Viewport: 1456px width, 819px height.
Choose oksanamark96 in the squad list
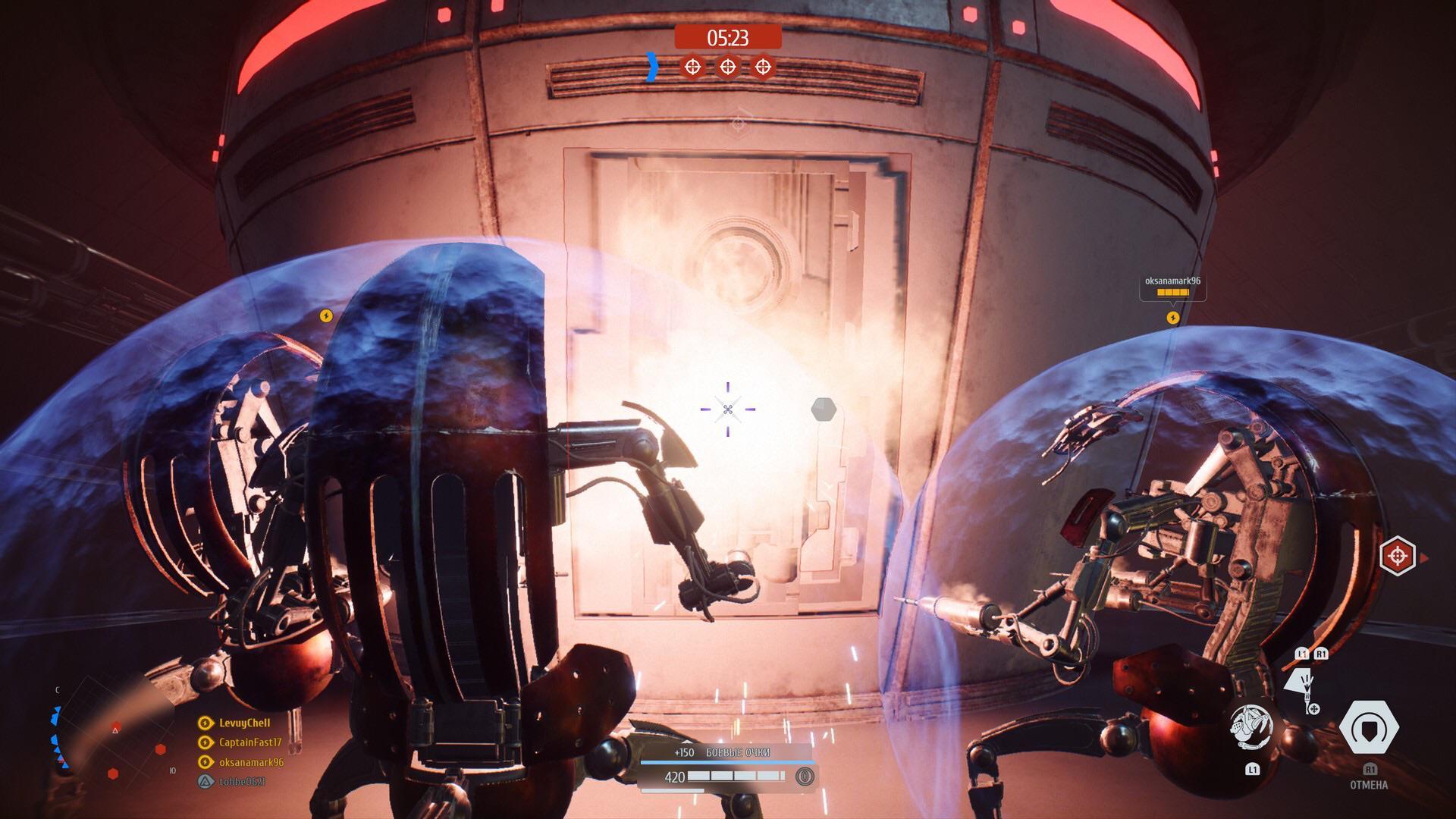coord(251,762)
